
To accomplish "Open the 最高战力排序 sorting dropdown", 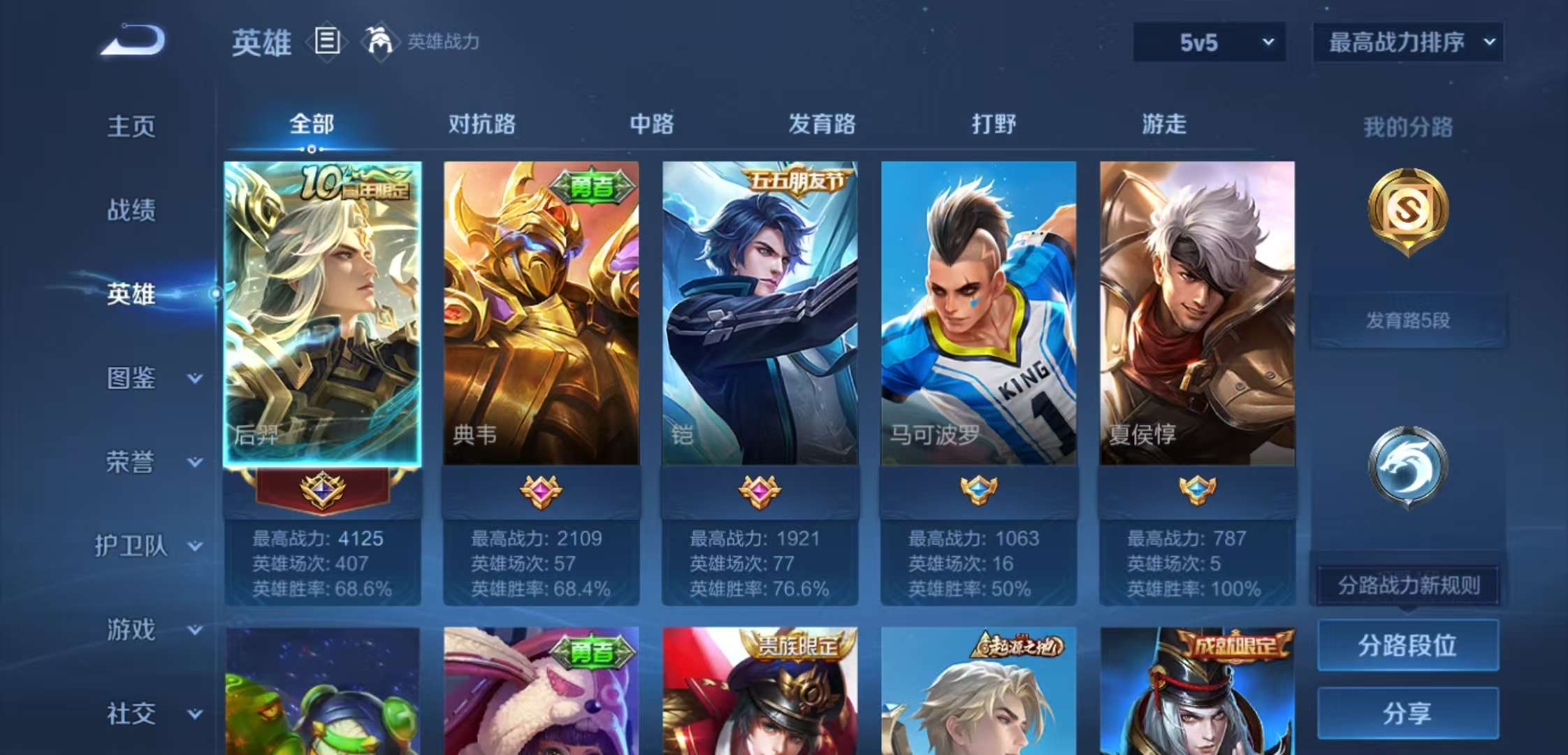I will [x=1407, y=42].
